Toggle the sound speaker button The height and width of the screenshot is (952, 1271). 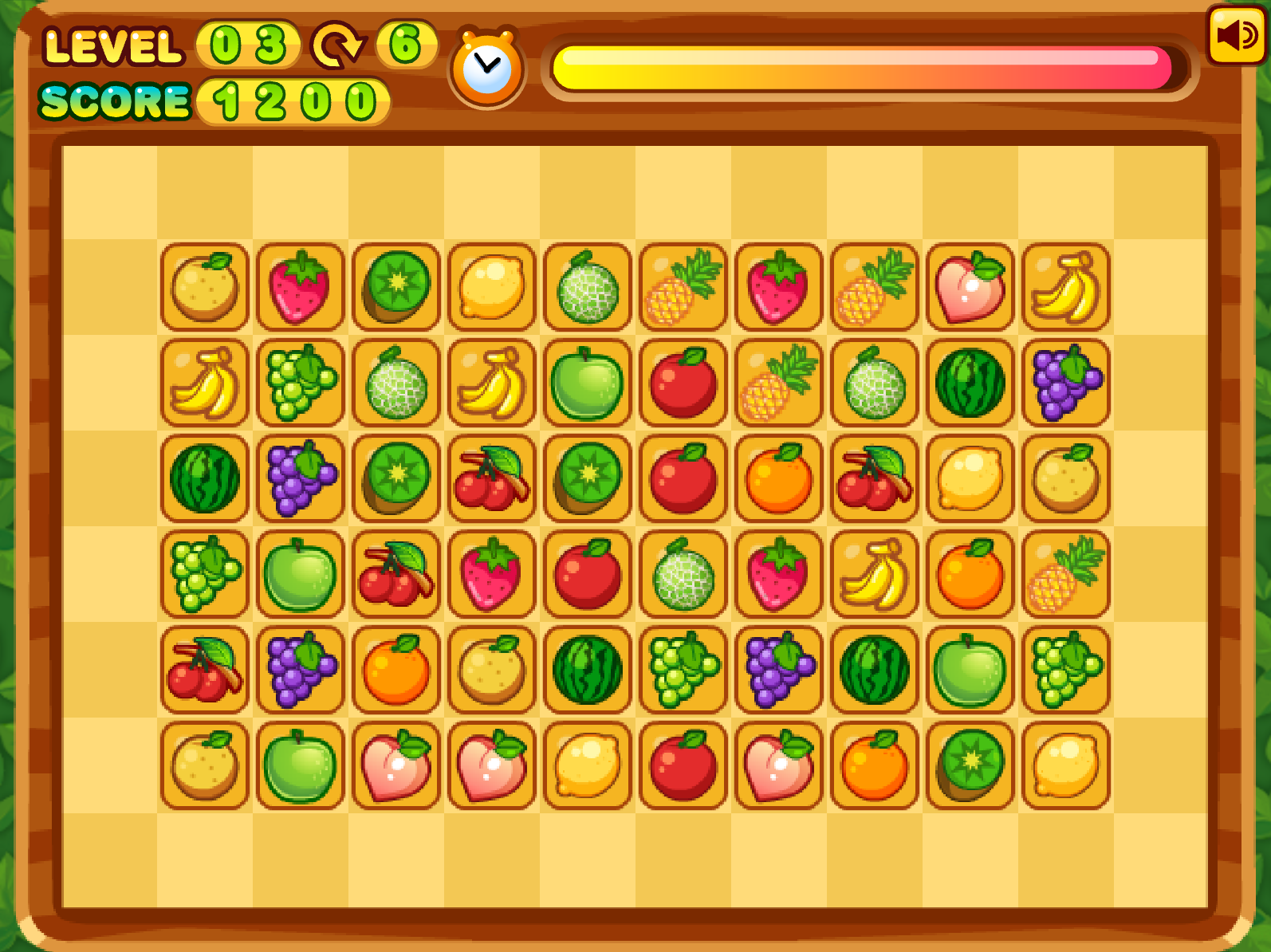[1236, 35]
